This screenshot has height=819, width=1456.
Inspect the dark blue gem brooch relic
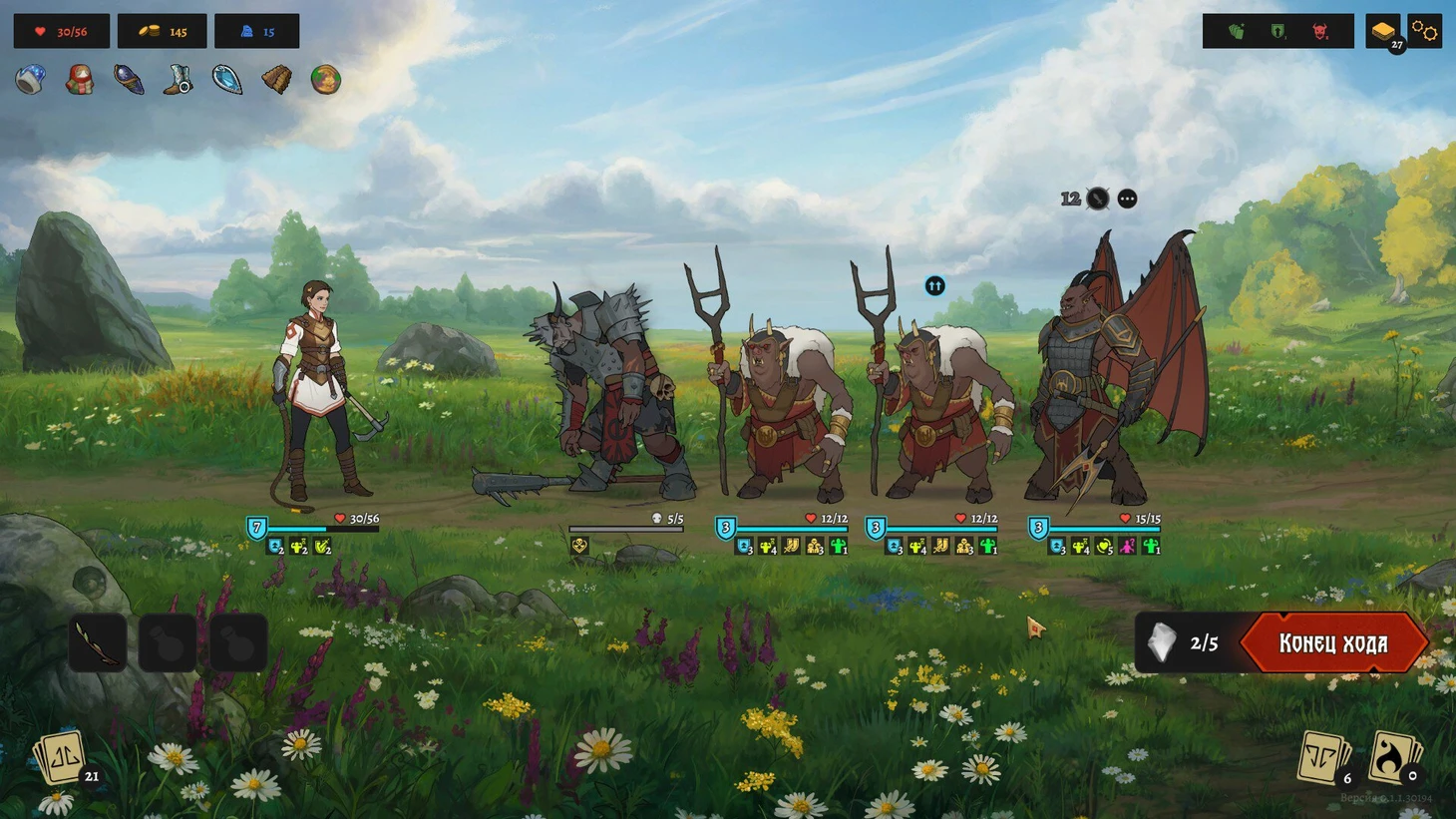click(x=129, y=80)
